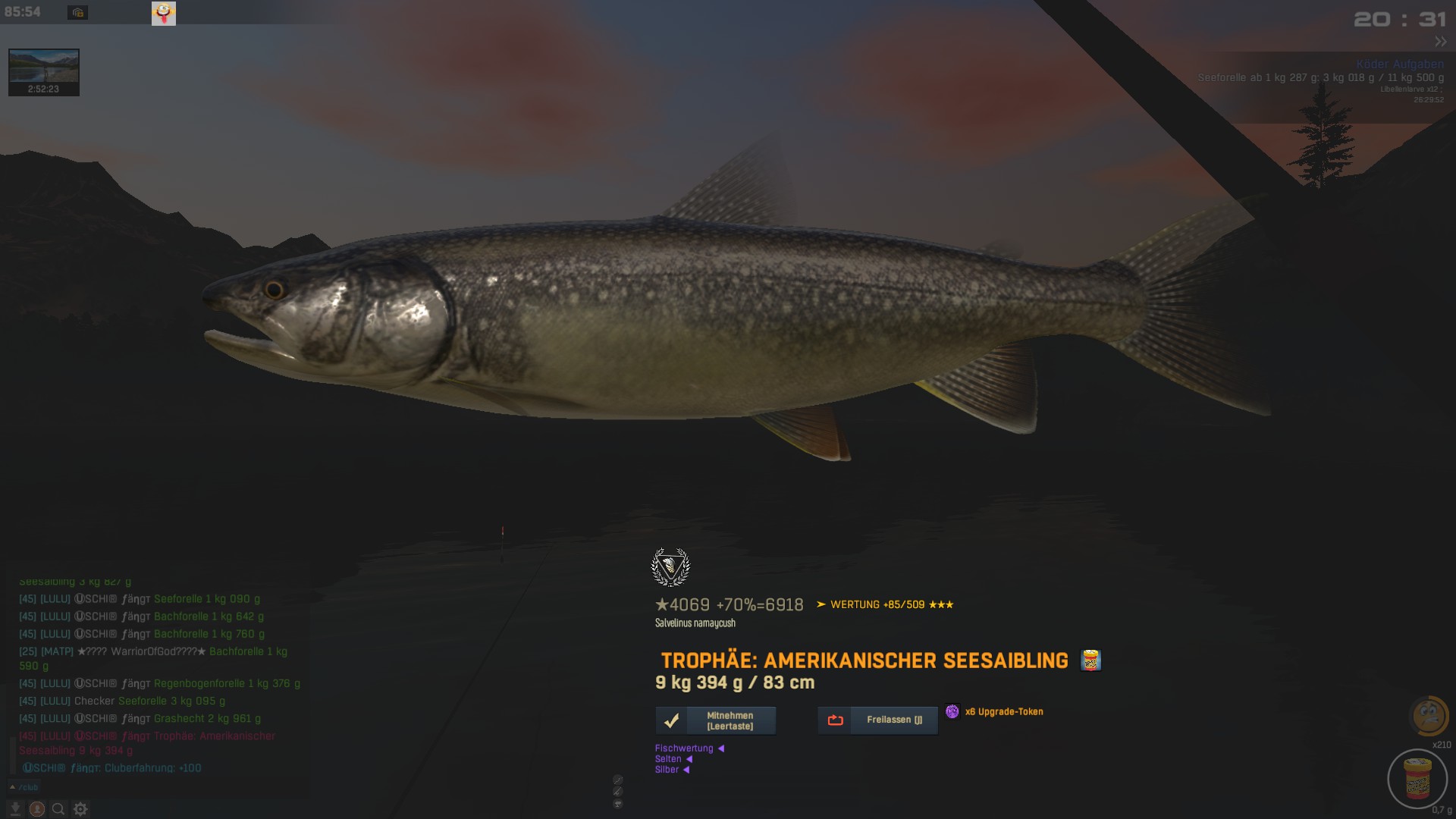Click the purple Upgrade-Token reward icon
The image size is (1456, 819).
pyautogui.click(x=952, y=711)
